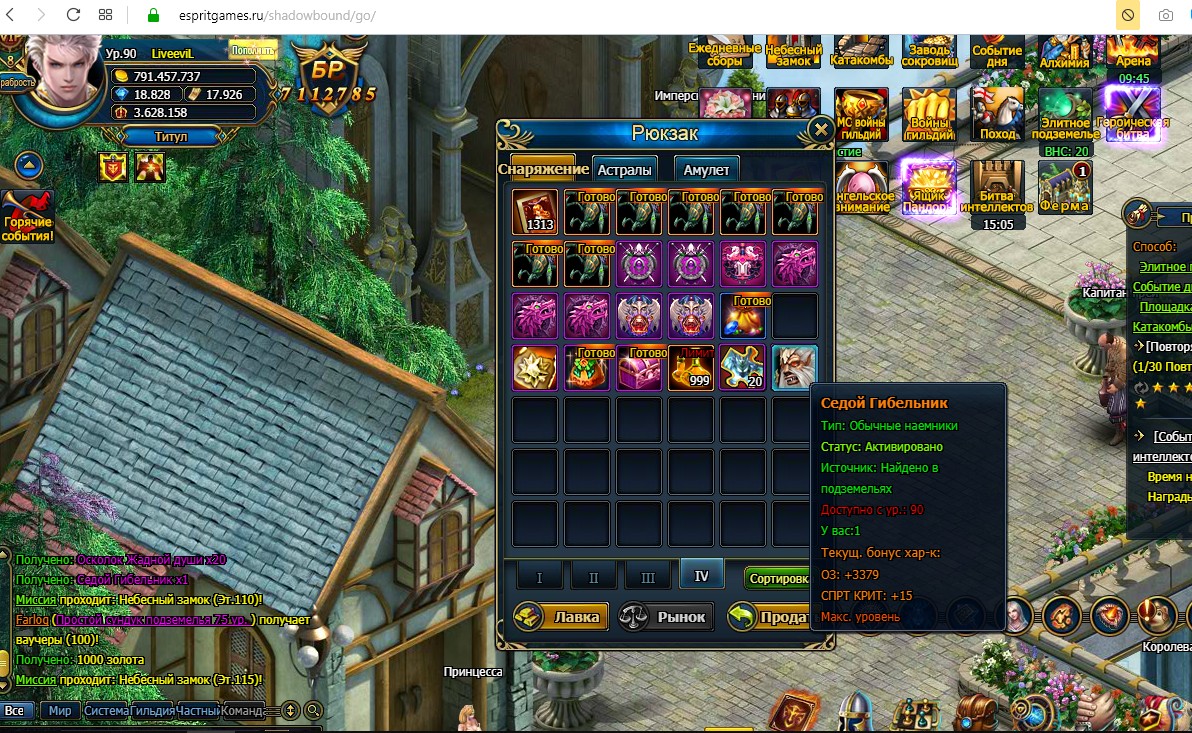Image resolution: width=1192 pixels, height=733 pixels.
Task: Top up balance with Пополнить button
Action: (253, 50)
